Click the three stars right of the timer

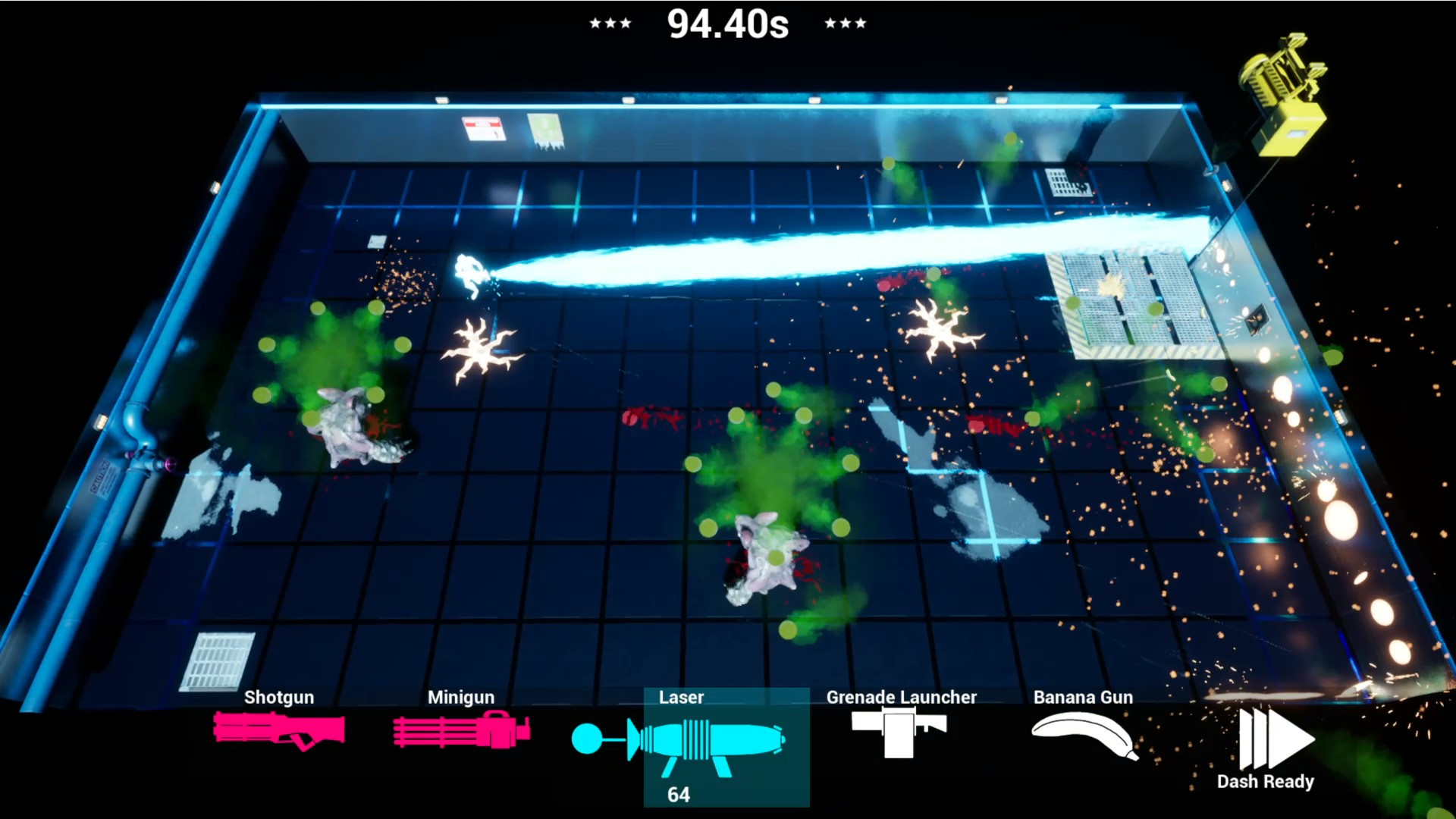coord(844,23)
